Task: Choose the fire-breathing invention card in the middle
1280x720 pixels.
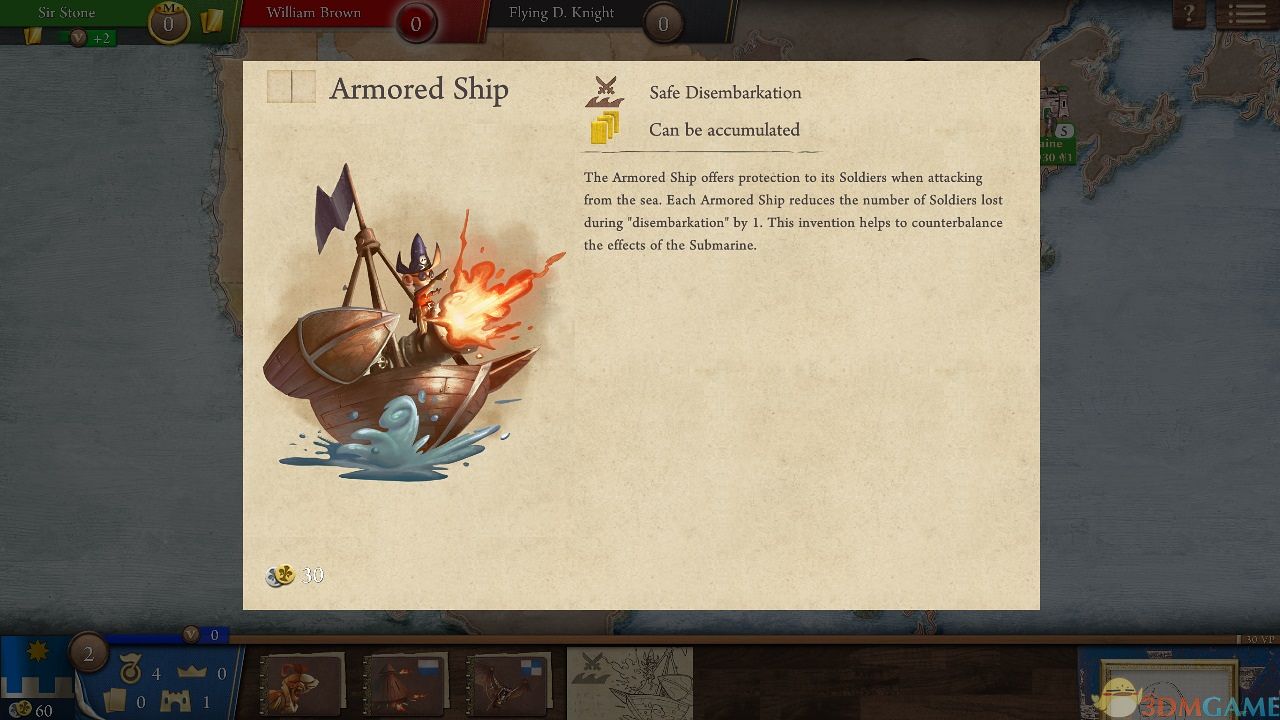Action: pyautogui.click(x=405, y=684)
